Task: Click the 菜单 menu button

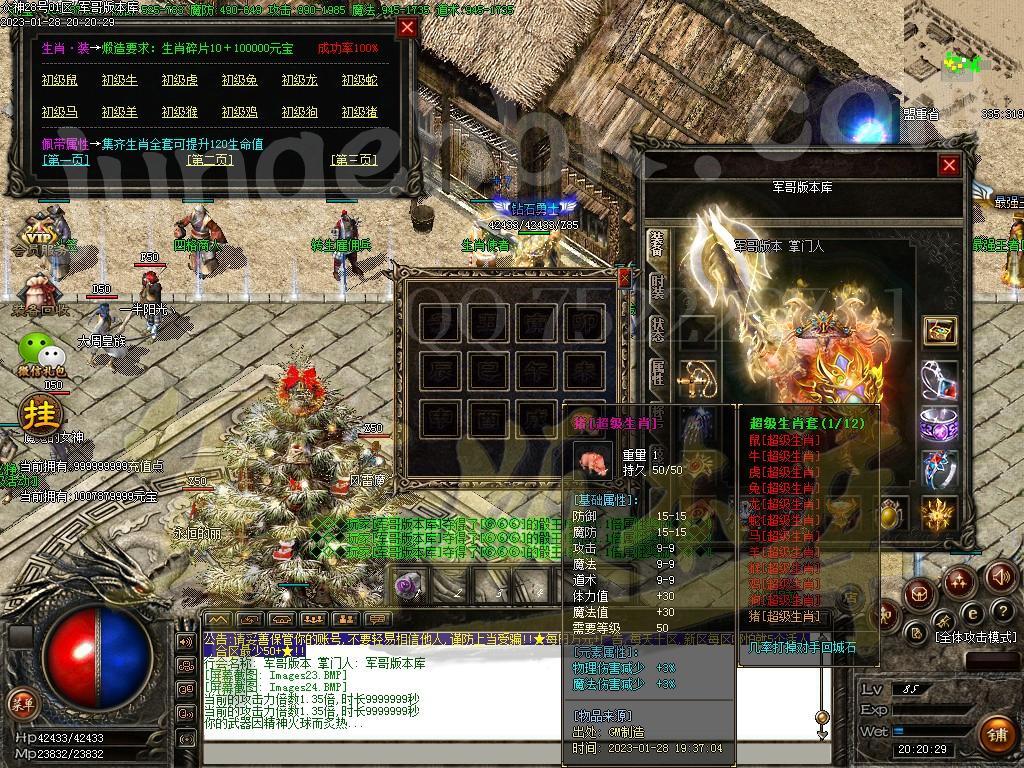Action: tap(21, 704)
